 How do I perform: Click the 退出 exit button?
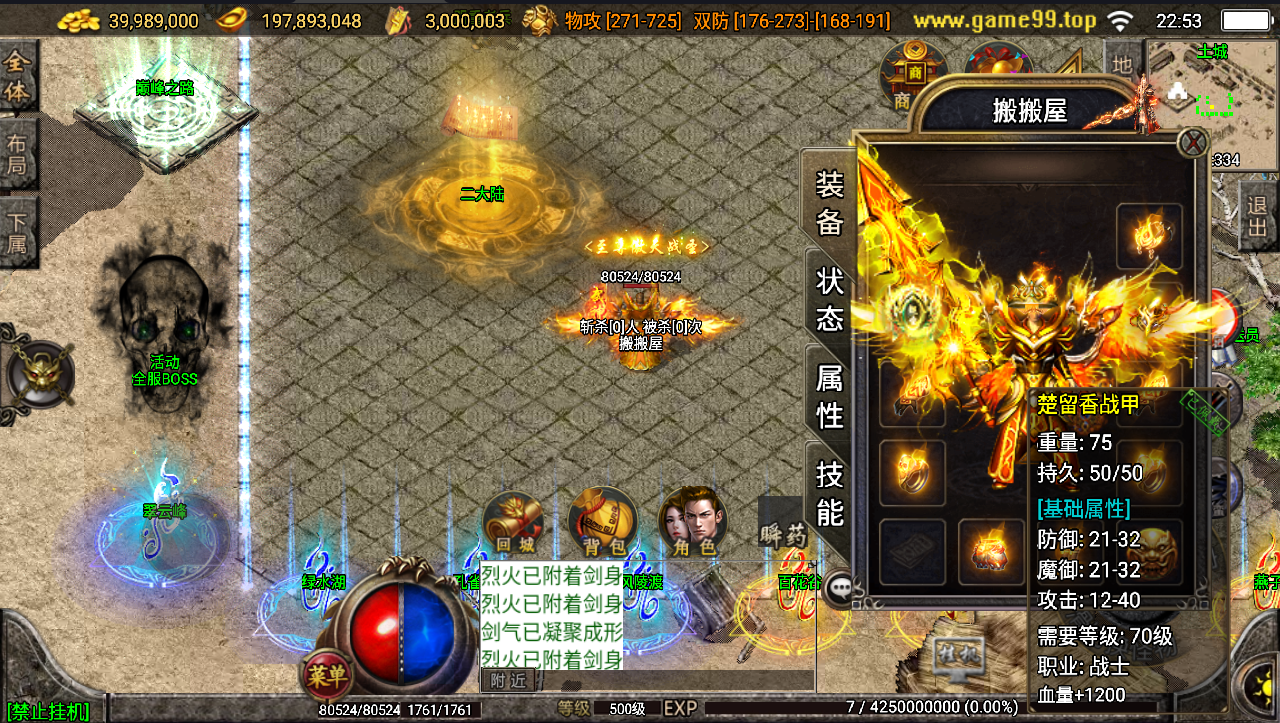coord(1257,215)
